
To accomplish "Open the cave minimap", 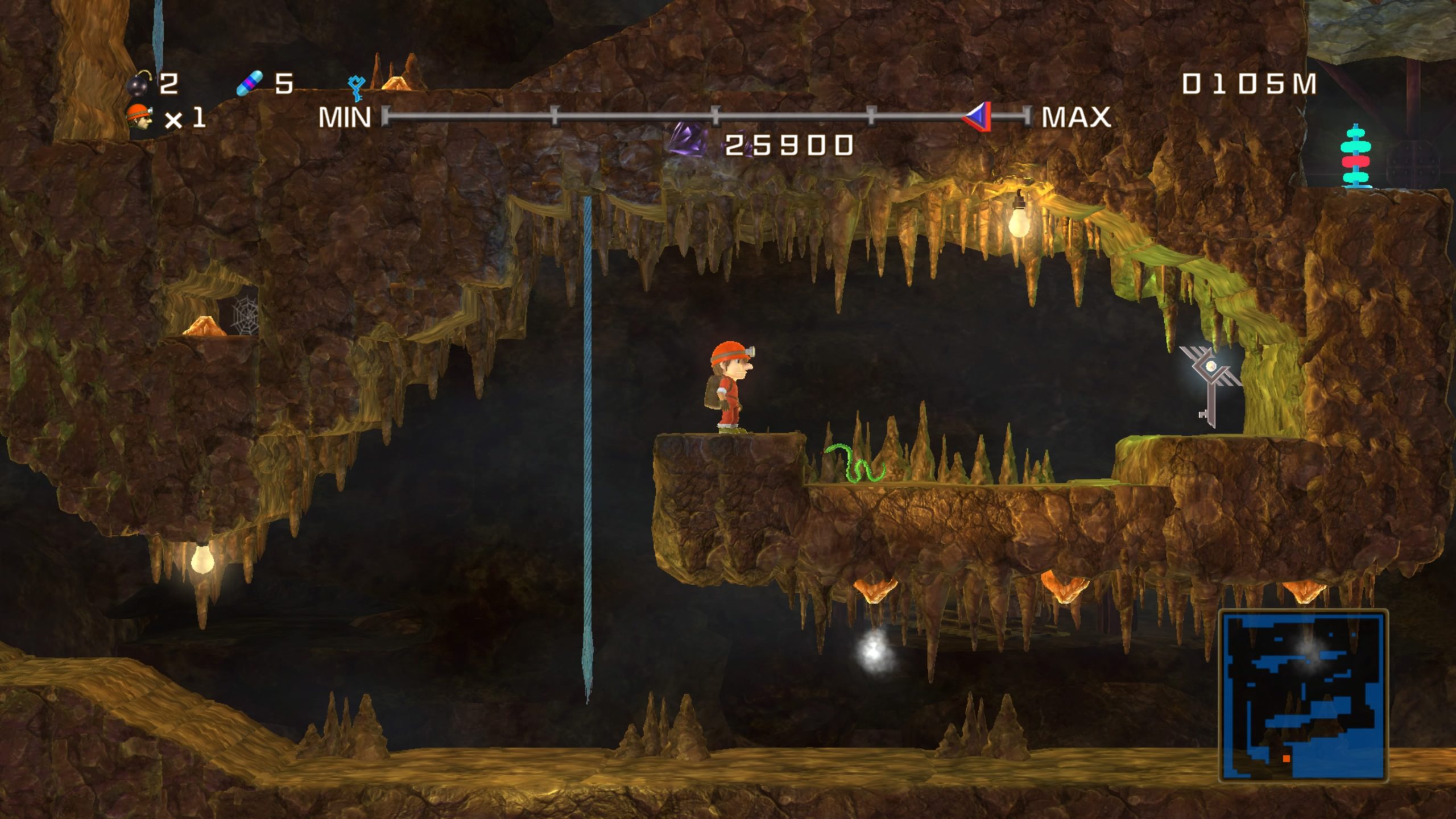I will [x=1303, y=696].
